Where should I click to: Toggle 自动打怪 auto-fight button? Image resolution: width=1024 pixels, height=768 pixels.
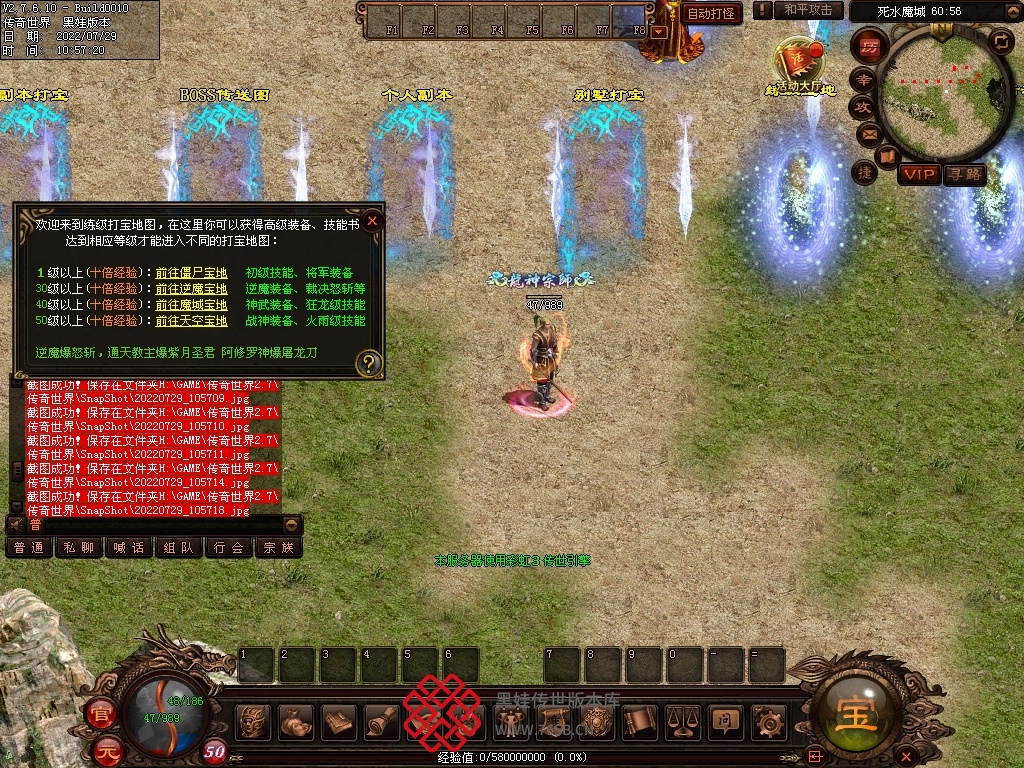coord(712,13)
